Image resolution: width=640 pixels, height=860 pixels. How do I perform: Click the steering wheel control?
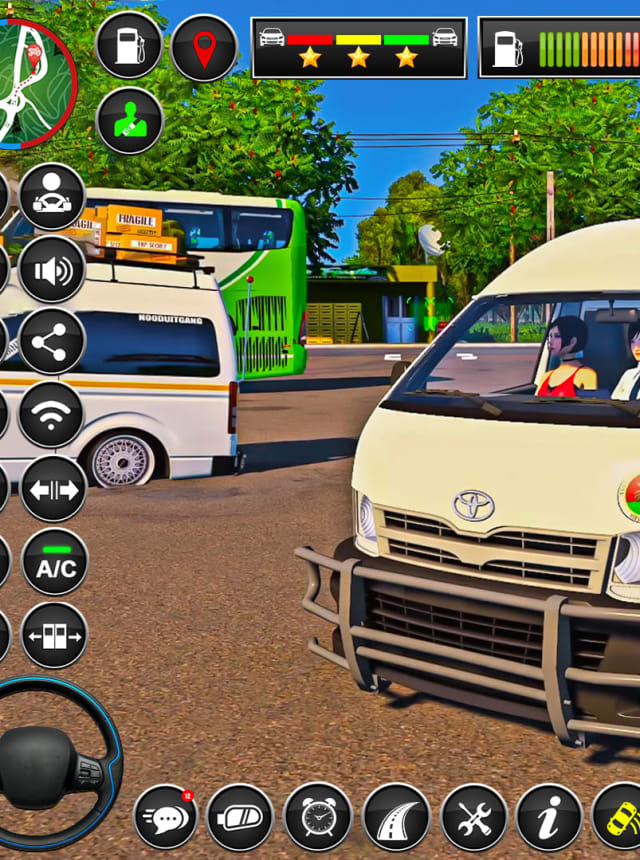click(x=52, y=765)
